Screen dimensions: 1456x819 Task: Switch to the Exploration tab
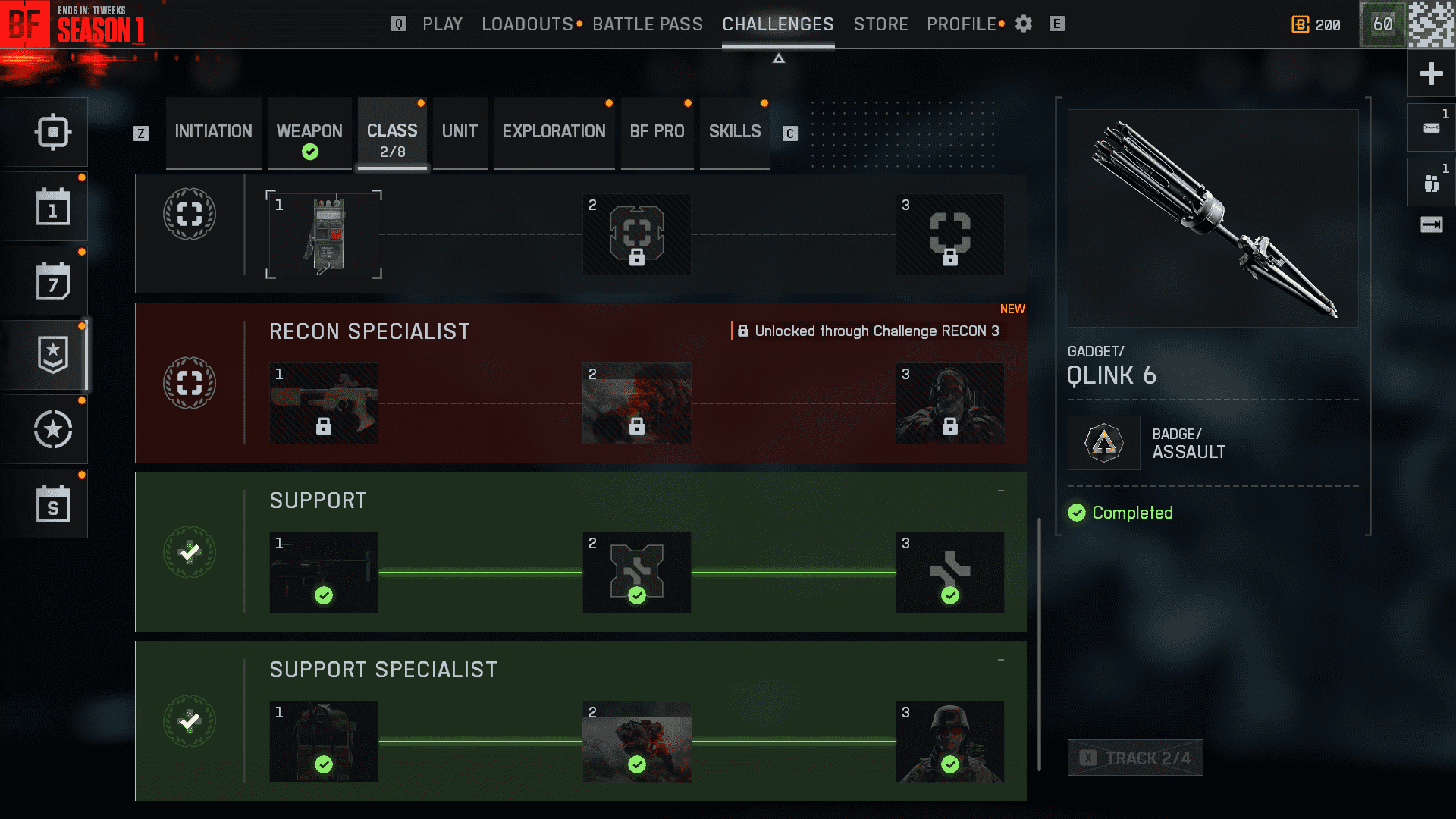(x=554, y=132)
